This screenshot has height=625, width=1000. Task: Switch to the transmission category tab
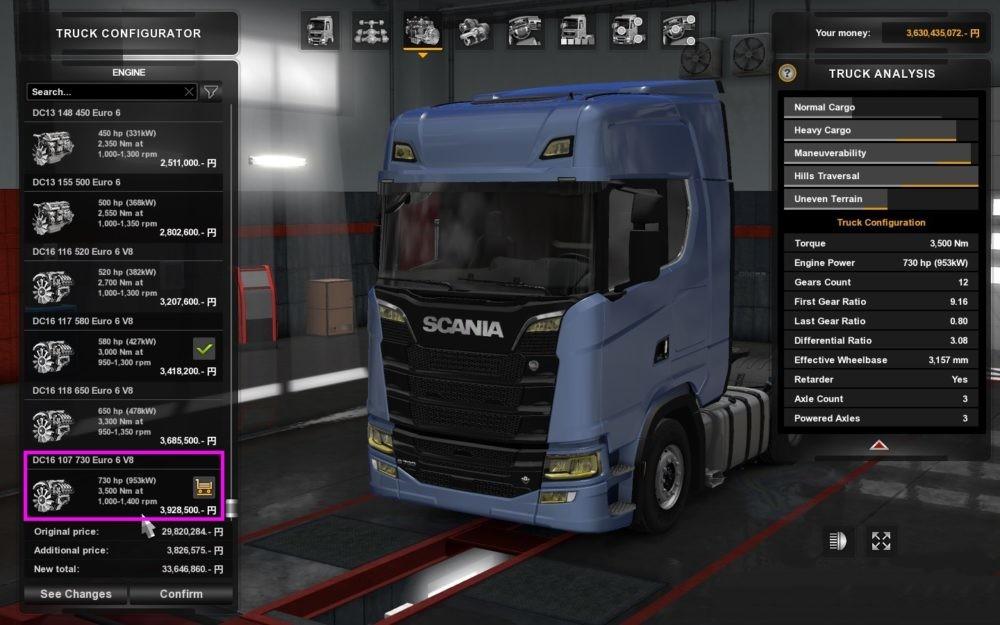[474, 30]
